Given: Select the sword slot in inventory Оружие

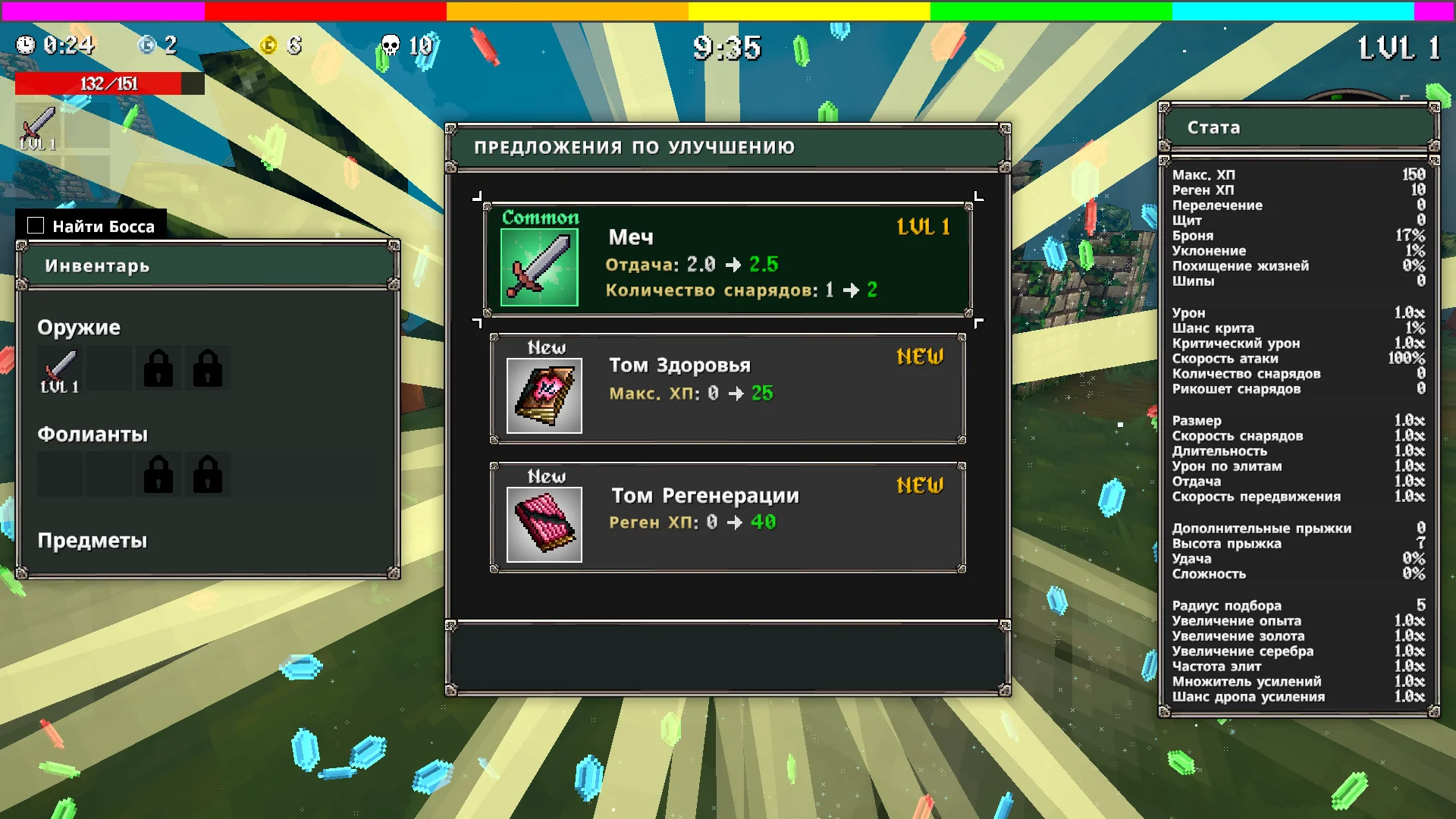Looking at the screenshot, I should (x=60, y=369).
